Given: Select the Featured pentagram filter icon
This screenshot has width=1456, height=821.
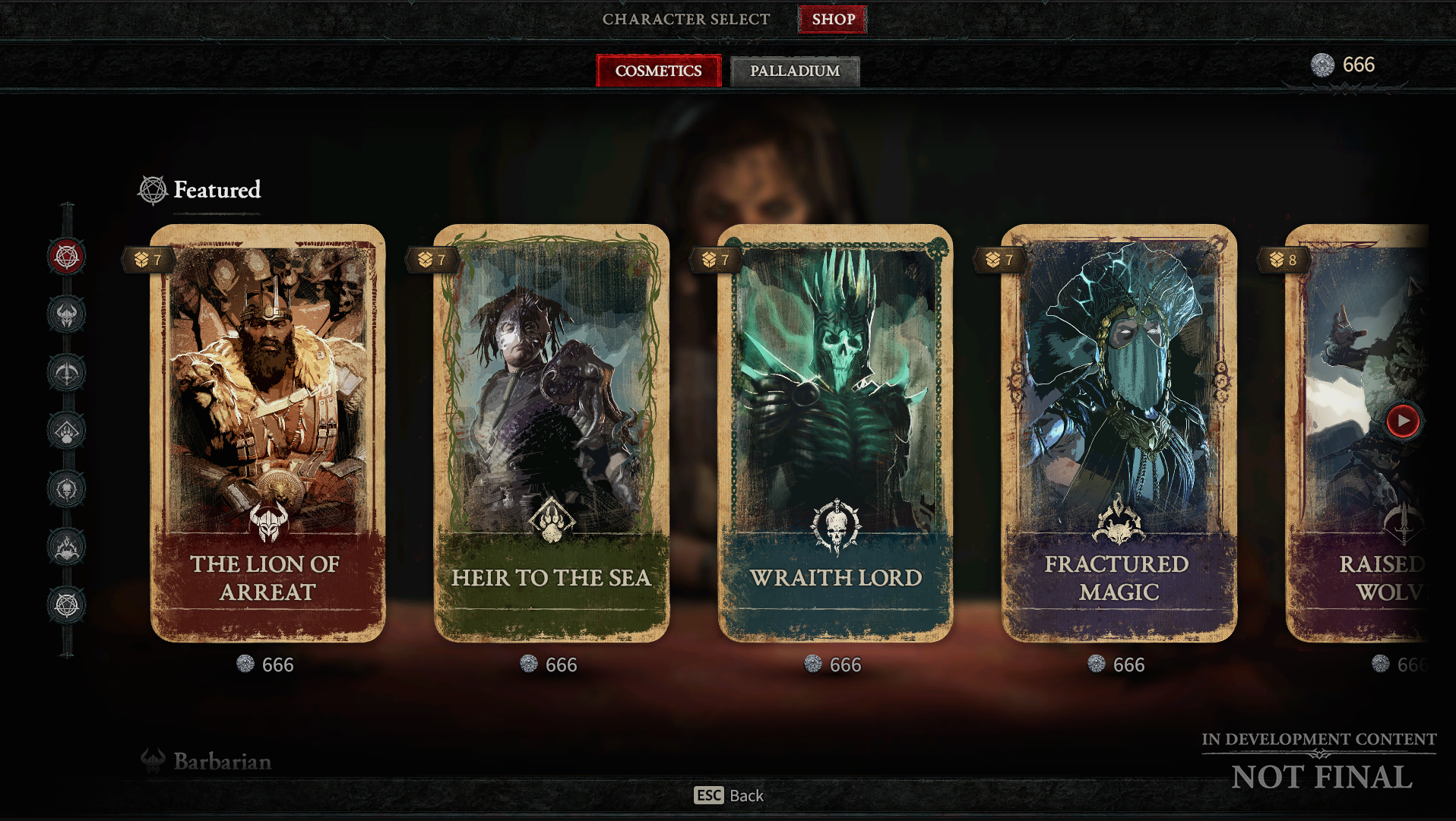Looking at the screenshot, I should pos(66,254).
